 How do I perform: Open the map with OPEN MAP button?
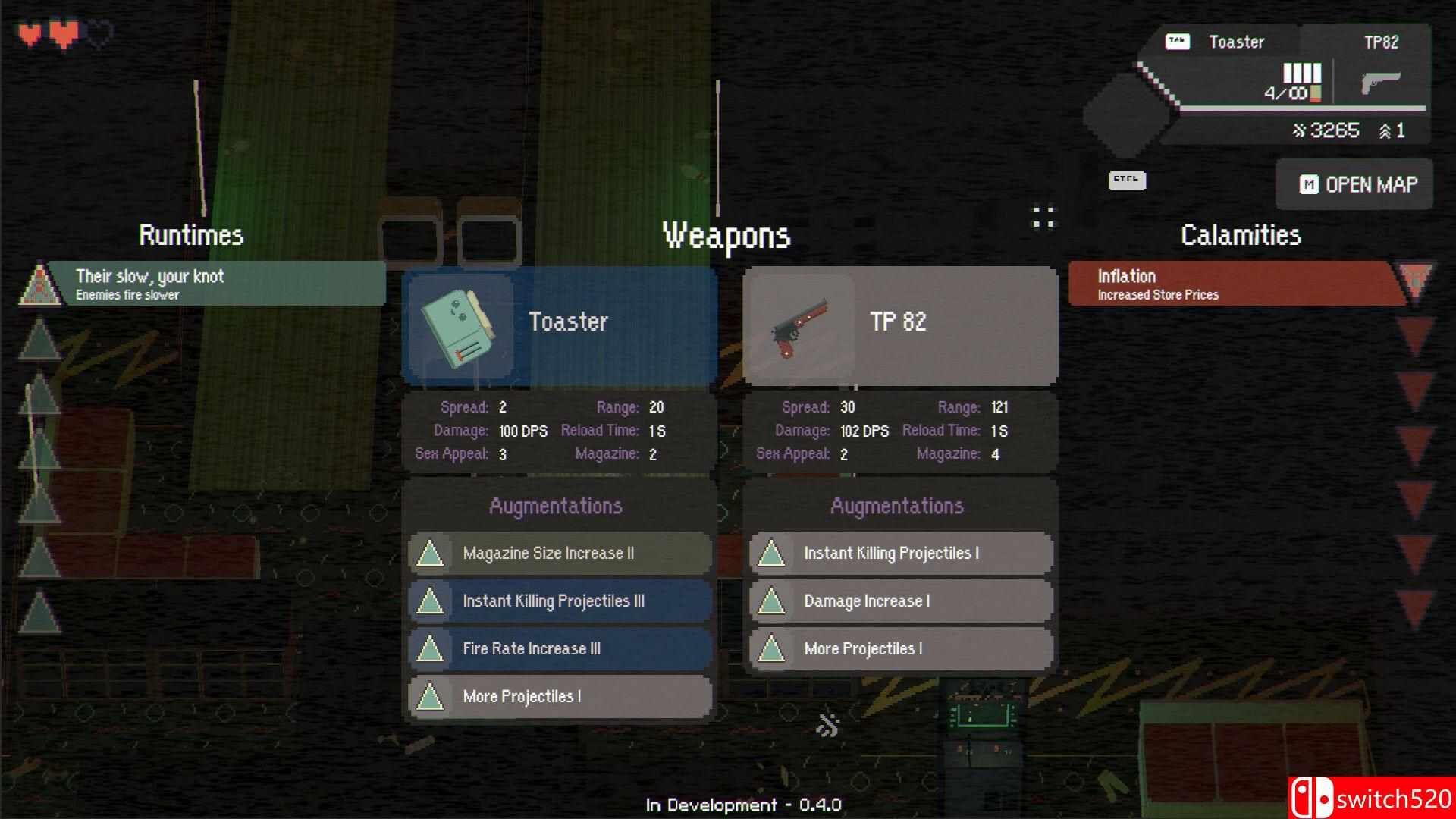[1355, 184]
